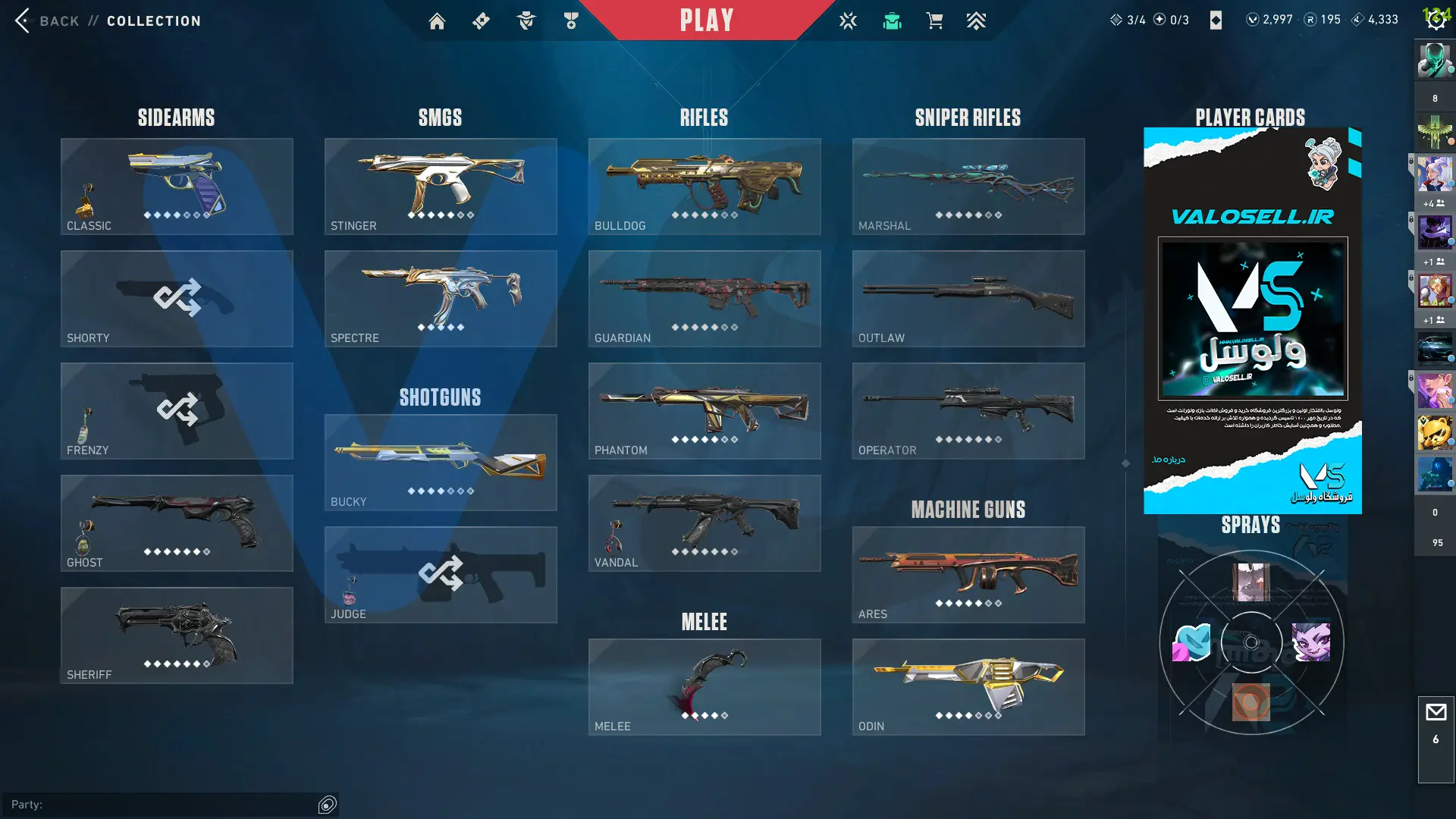The height and width of the screenshot is (819, 1456).
Task: Choose the Shorty weapon slot
Action: pos(177,299)
